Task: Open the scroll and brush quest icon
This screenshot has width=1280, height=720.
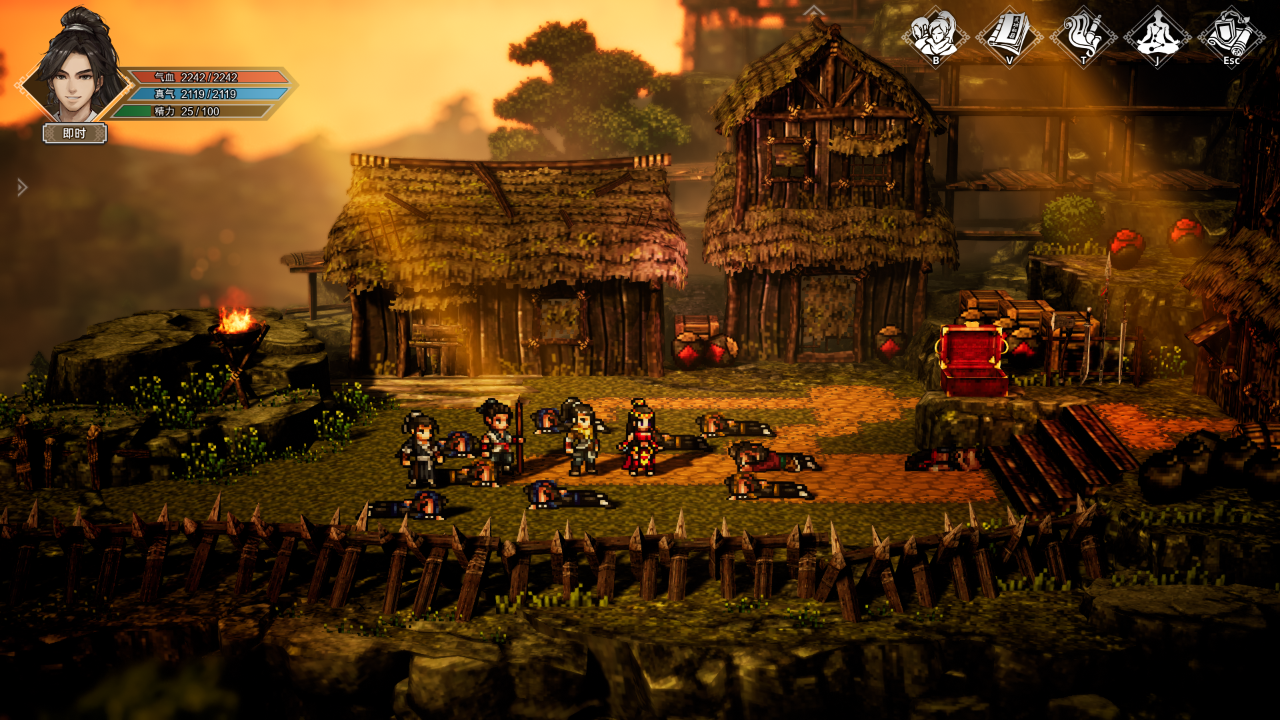Action: tap(1083, 36)
